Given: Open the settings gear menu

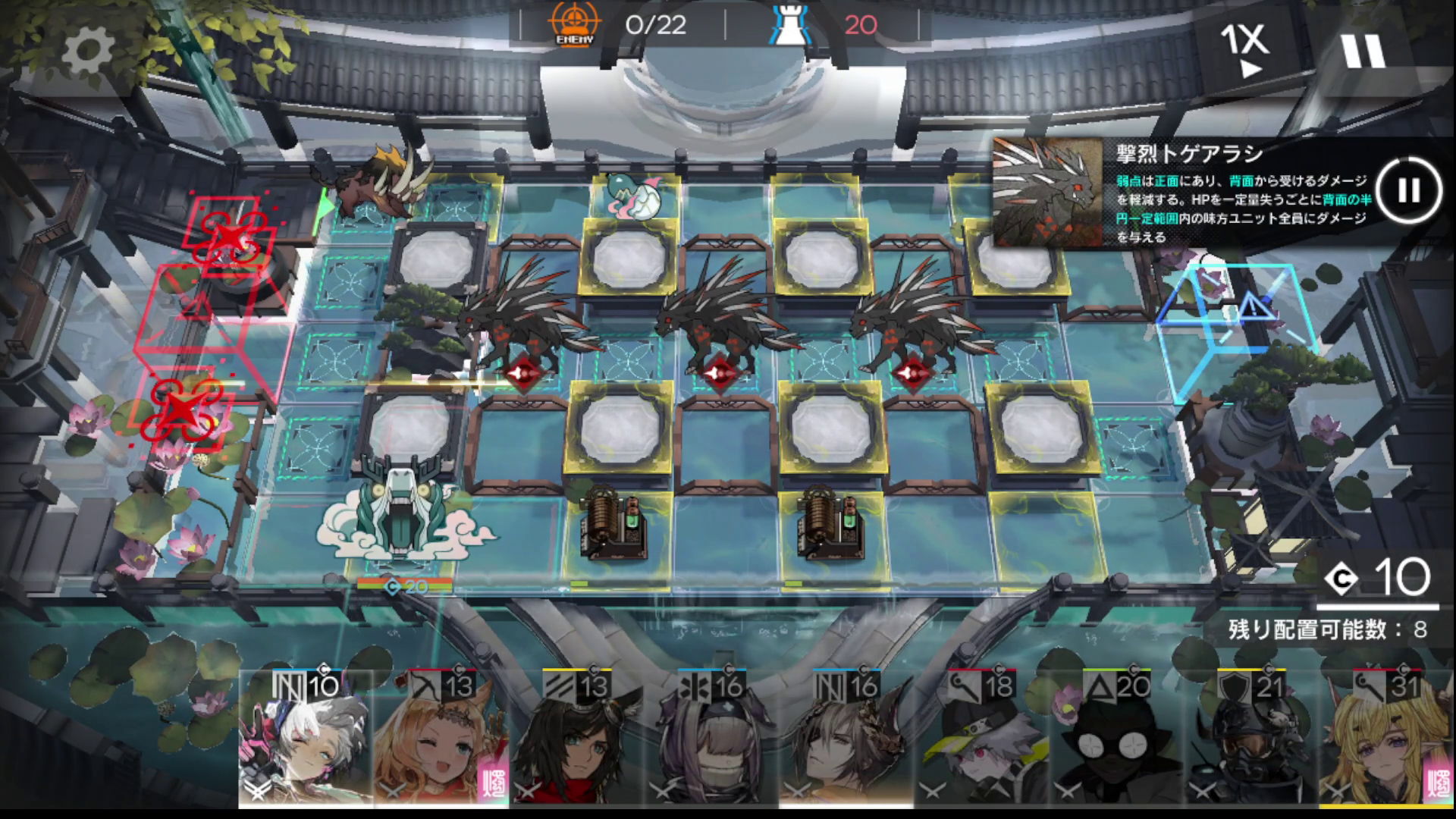Looking at the screenshot, I should (x=88, y=50).
